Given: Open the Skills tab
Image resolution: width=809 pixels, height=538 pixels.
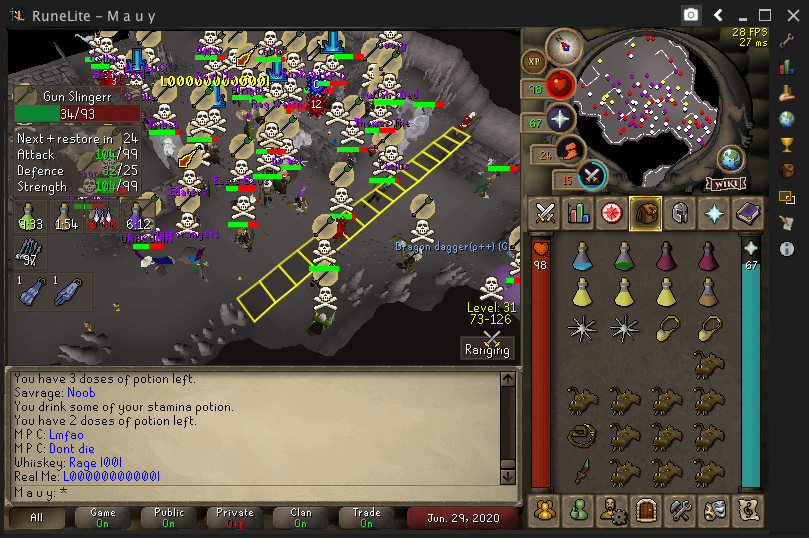Looking at the screenshot, I should coord(578,213).
